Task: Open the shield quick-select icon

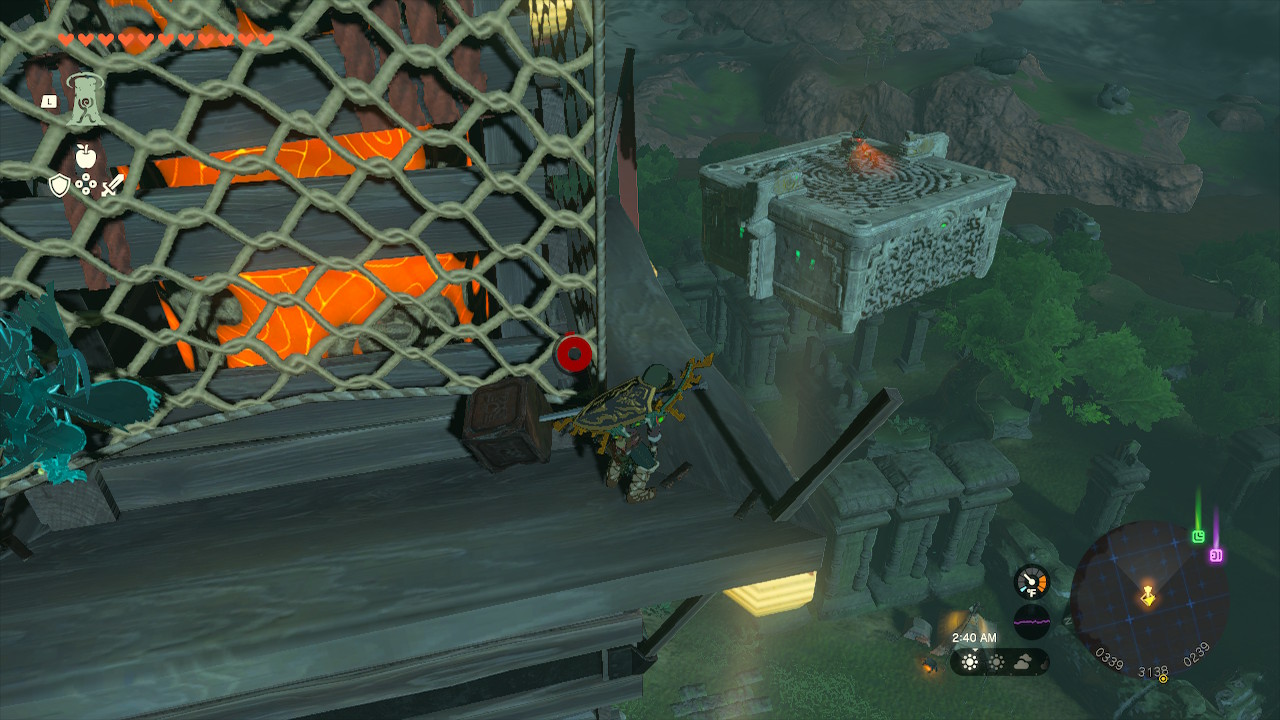Action: click(59, 185)
